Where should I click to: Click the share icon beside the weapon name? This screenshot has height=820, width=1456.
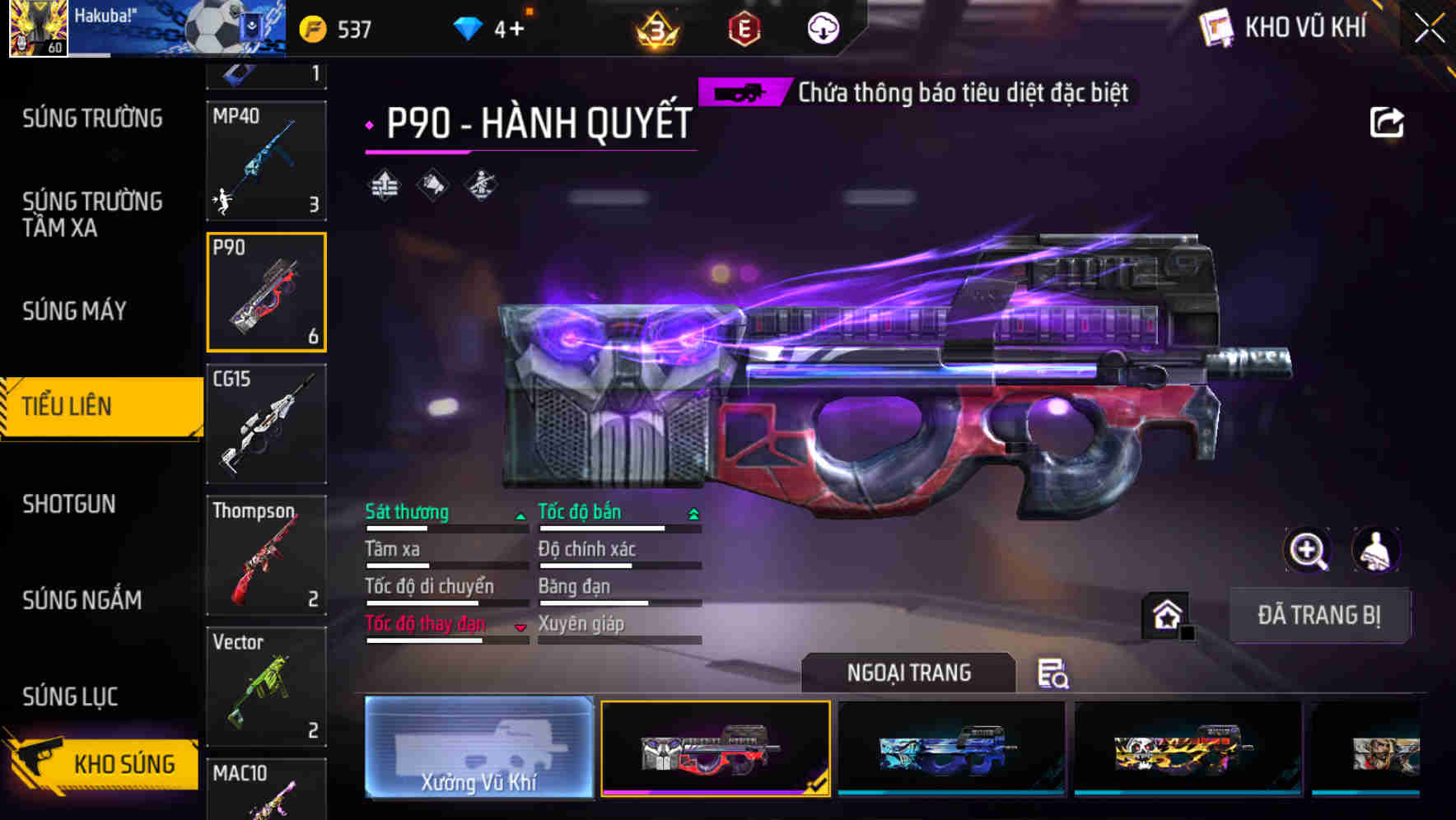click(x=1387, y=122)
